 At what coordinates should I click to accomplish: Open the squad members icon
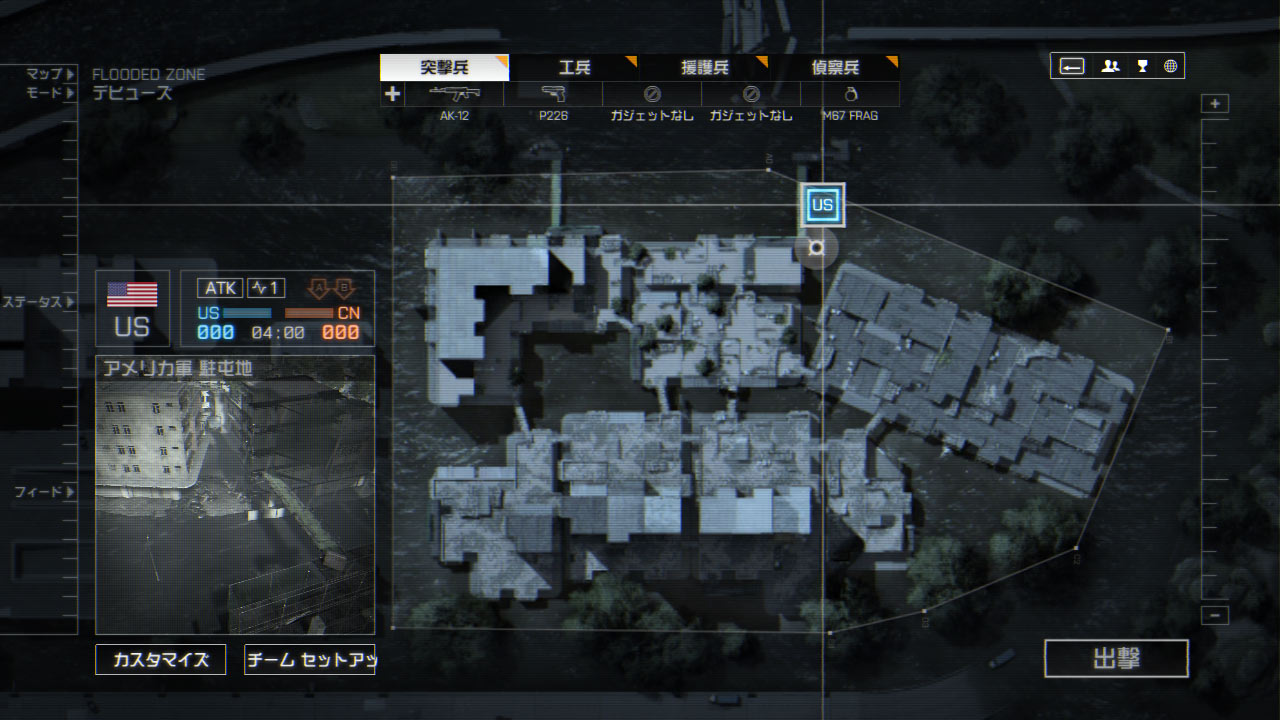coord(1110,67)
